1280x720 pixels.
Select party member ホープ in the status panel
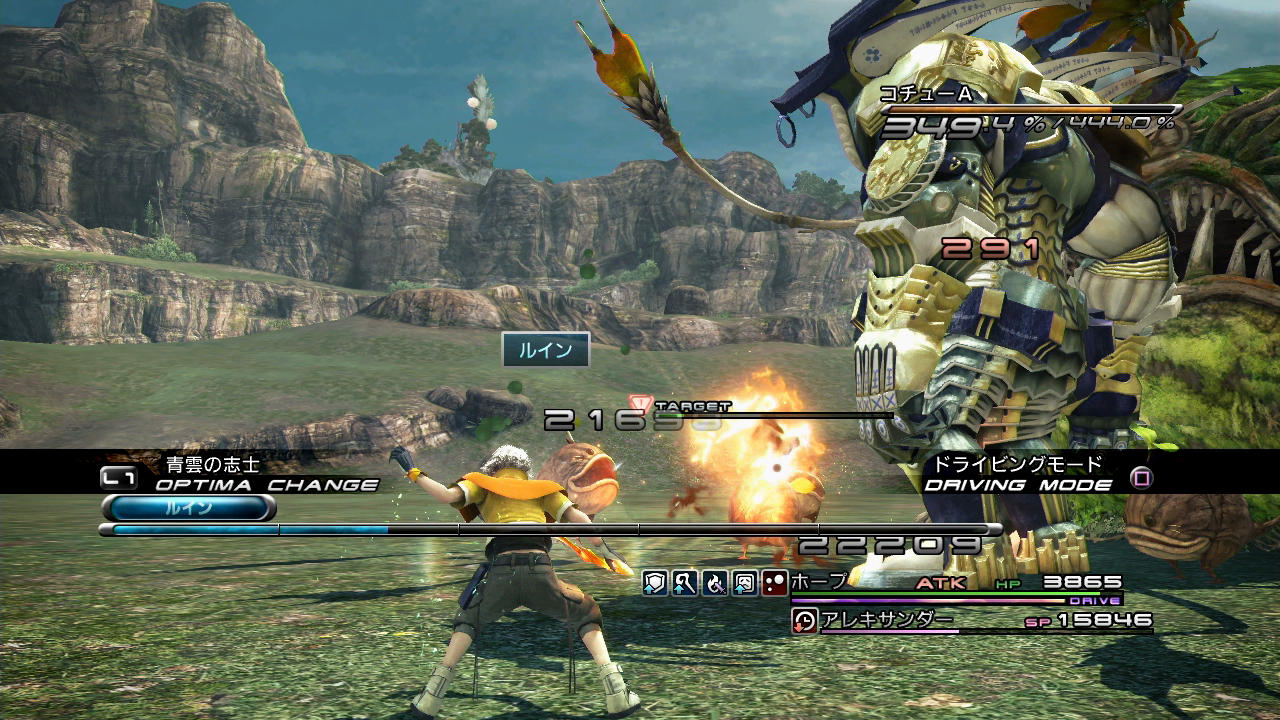[x=819, y=581]
